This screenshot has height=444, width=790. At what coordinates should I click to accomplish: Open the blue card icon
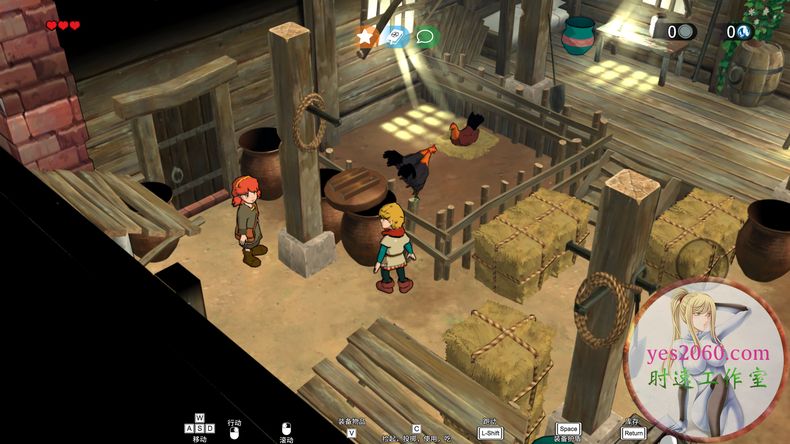pyautogui.click(x=397, y=37)
